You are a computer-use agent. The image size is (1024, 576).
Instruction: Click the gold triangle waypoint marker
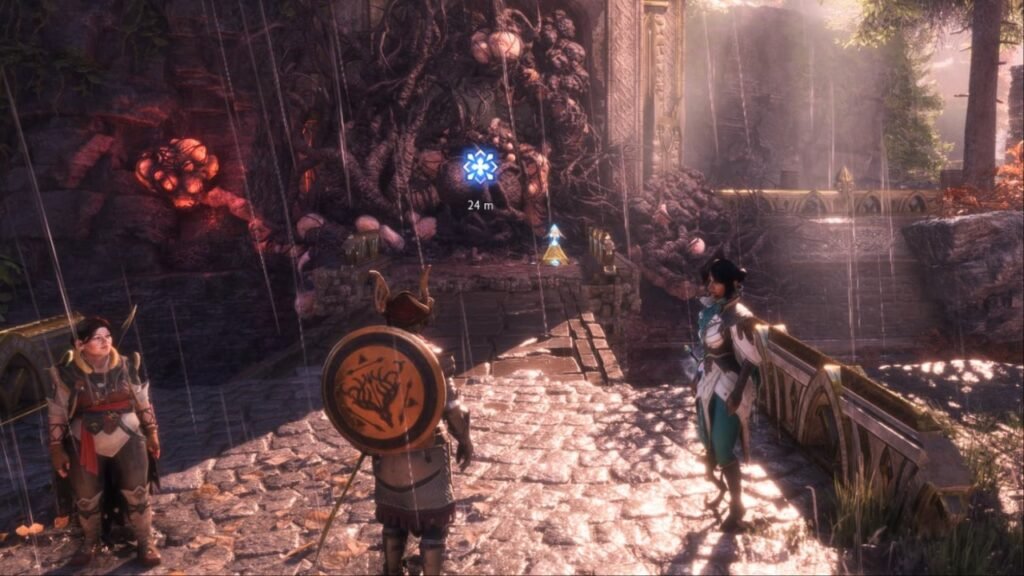tap(554, 247)
